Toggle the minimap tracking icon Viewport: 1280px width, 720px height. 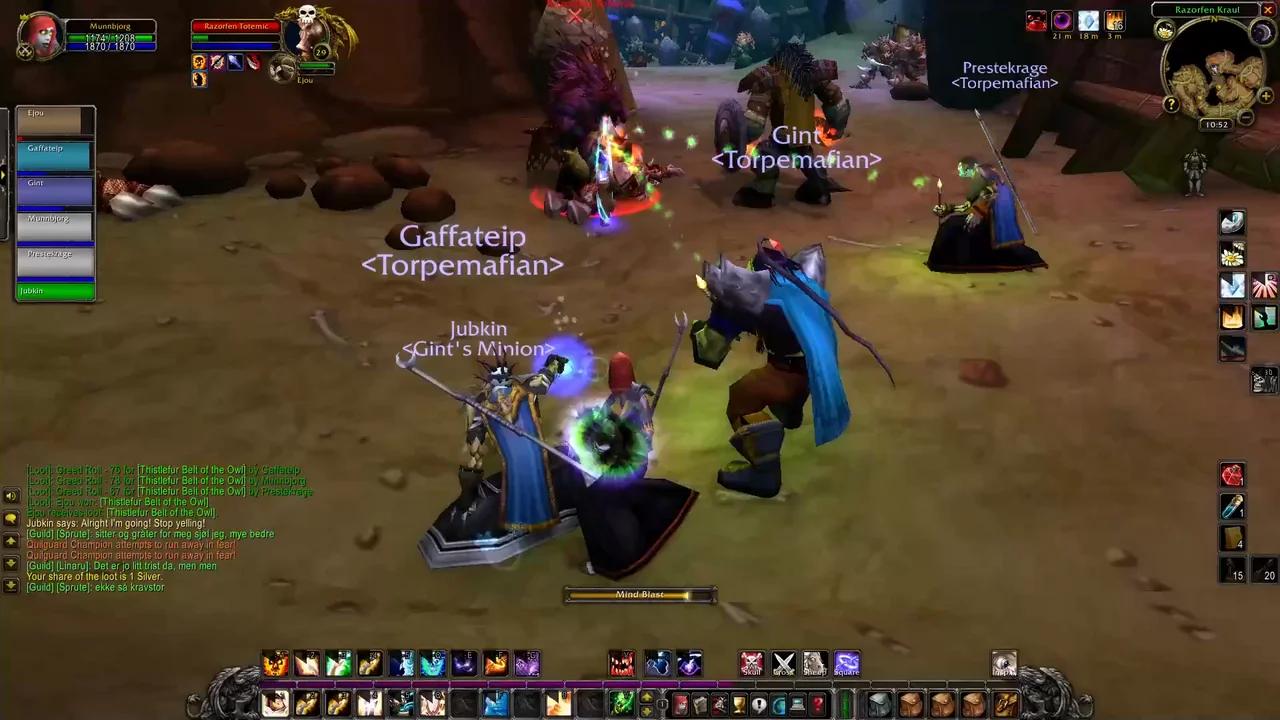[x=1165, y=31]
